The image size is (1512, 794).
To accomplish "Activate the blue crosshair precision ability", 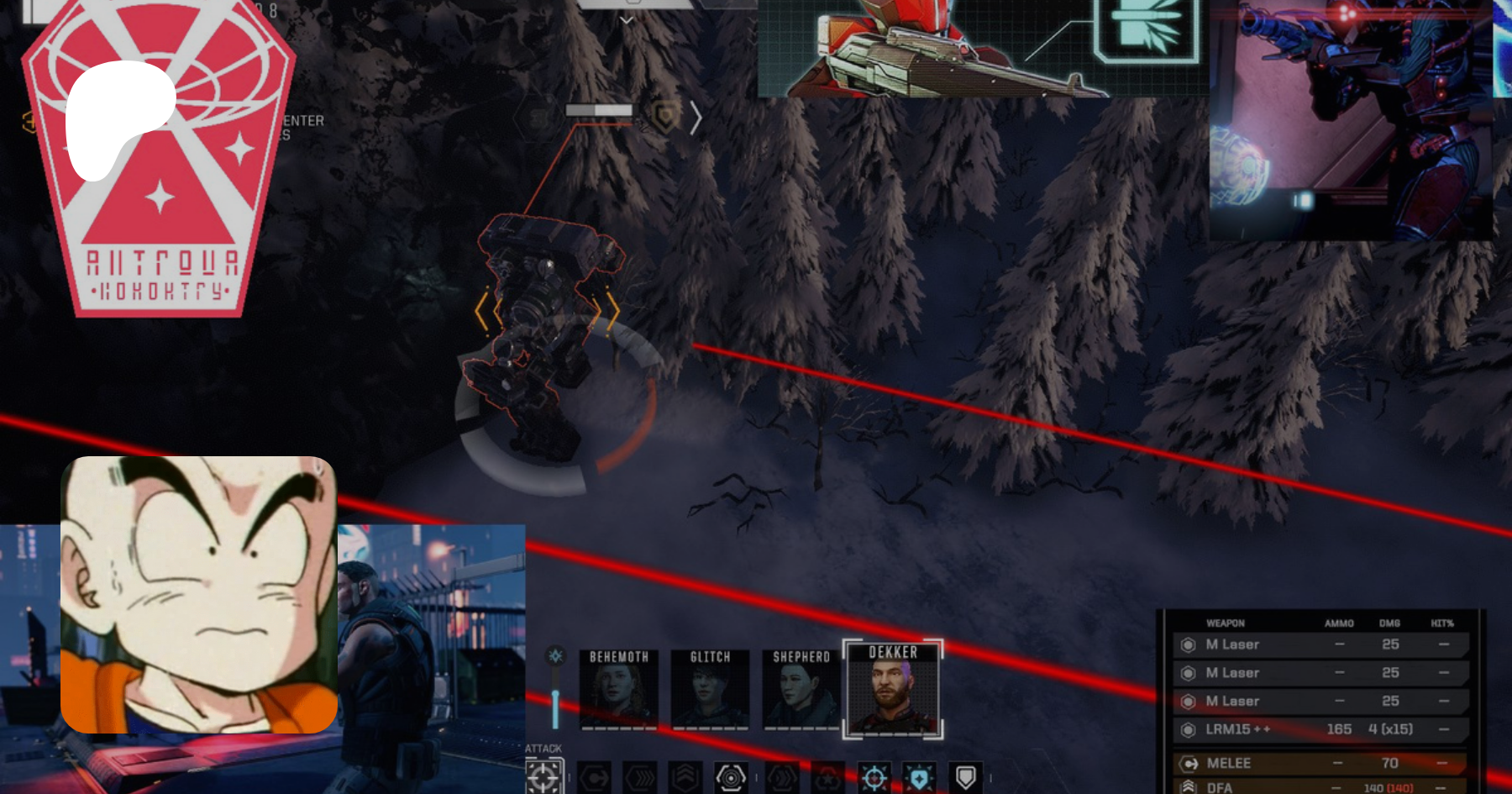I will coord(874,779).
